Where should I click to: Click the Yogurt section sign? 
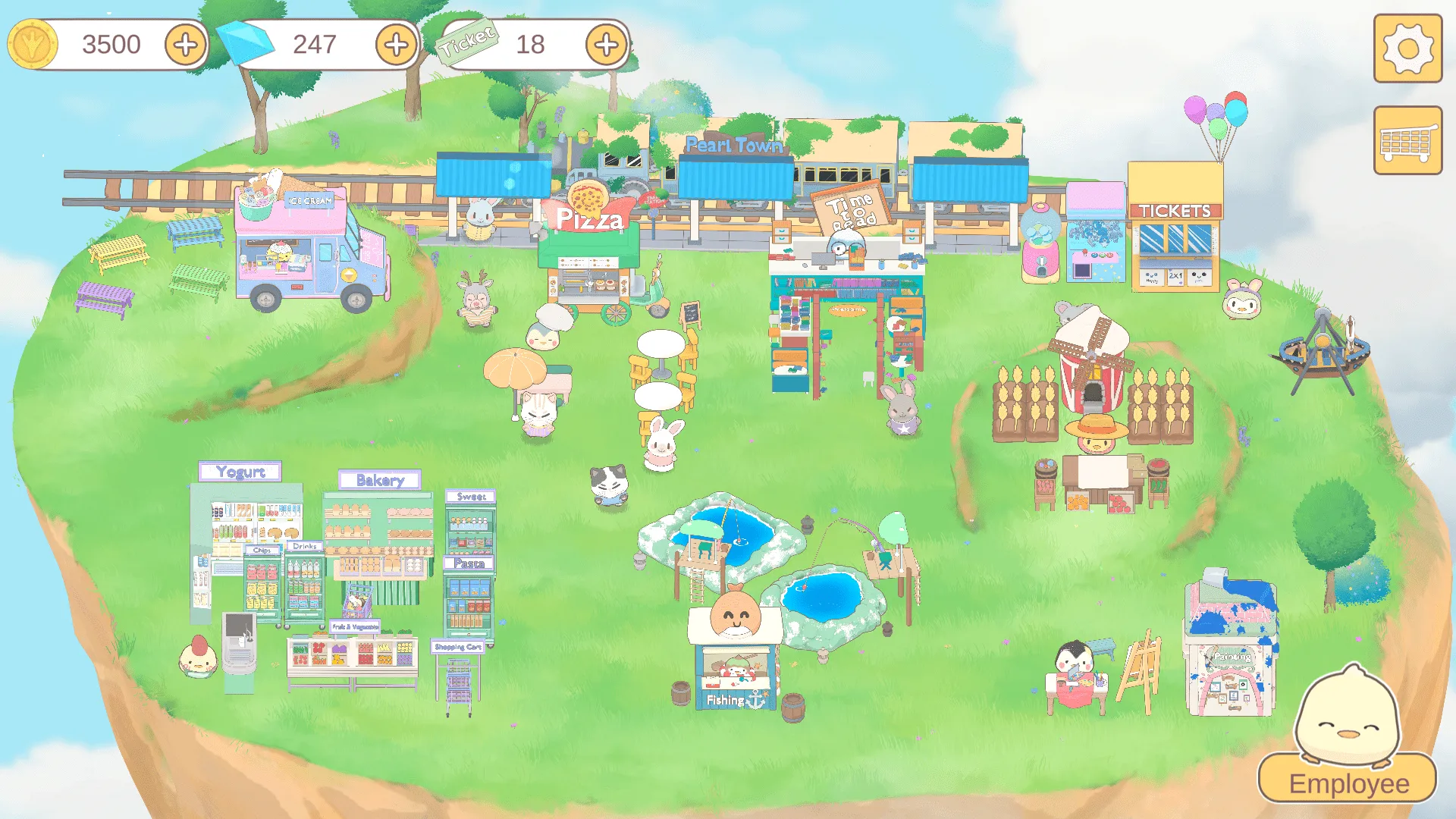click(x=240, y=471)
